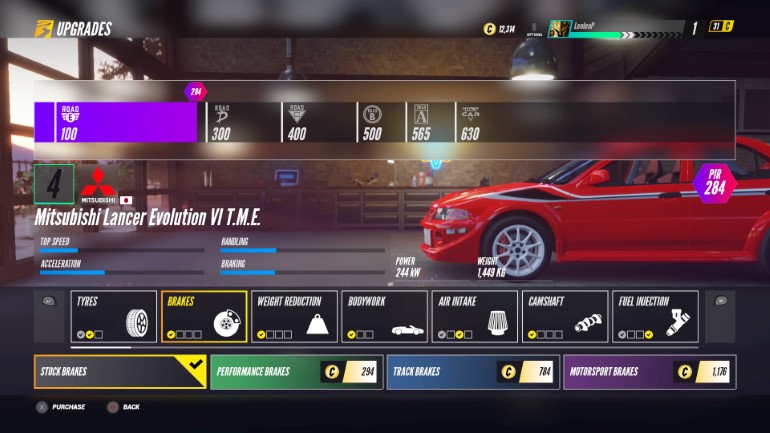This screenshot has width=770, height=433.
Task: Buy Performance Brakes for 294 credits
Action: [x=296, y=372]
